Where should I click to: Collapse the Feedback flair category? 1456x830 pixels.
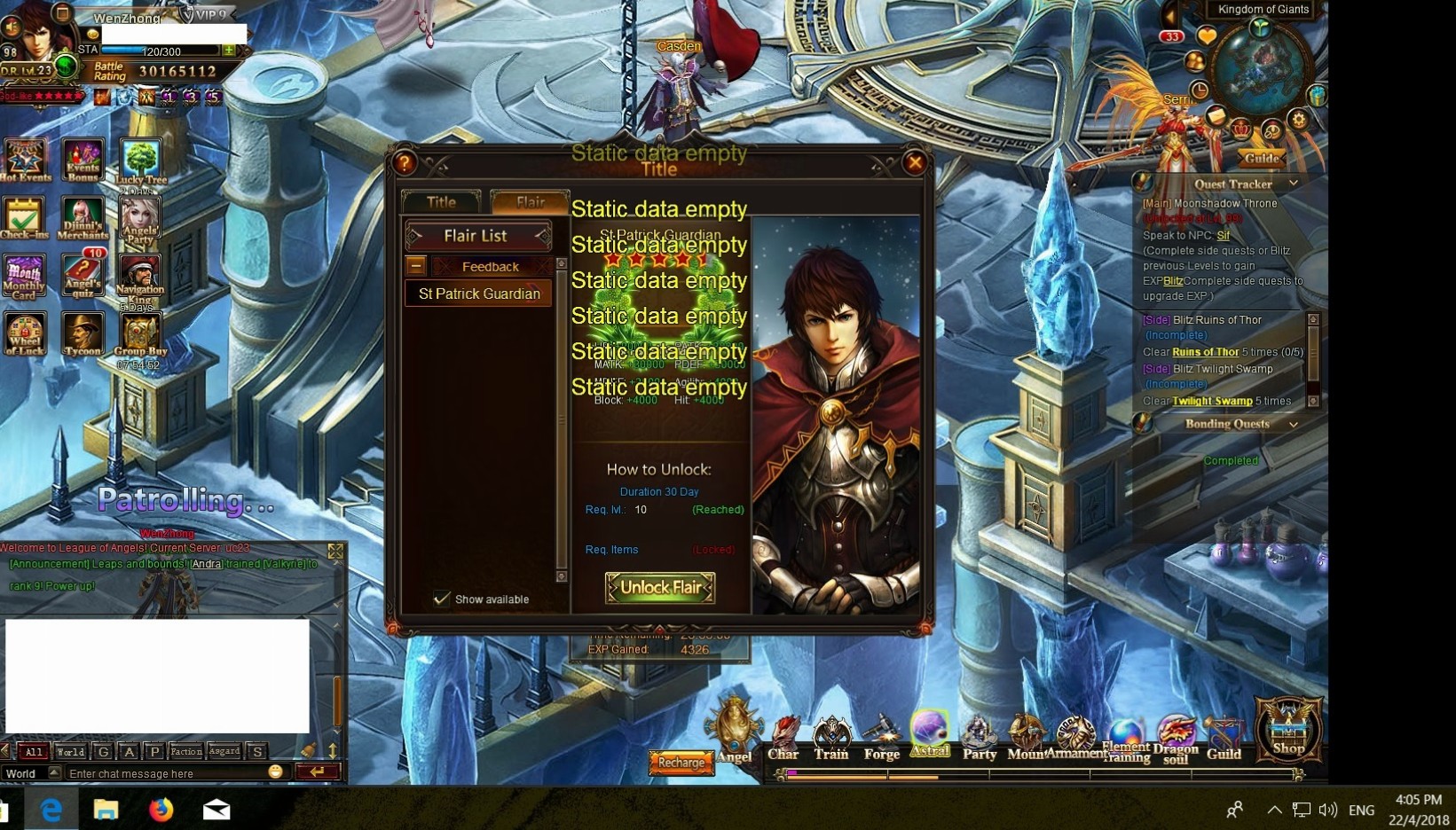point(415,266)
